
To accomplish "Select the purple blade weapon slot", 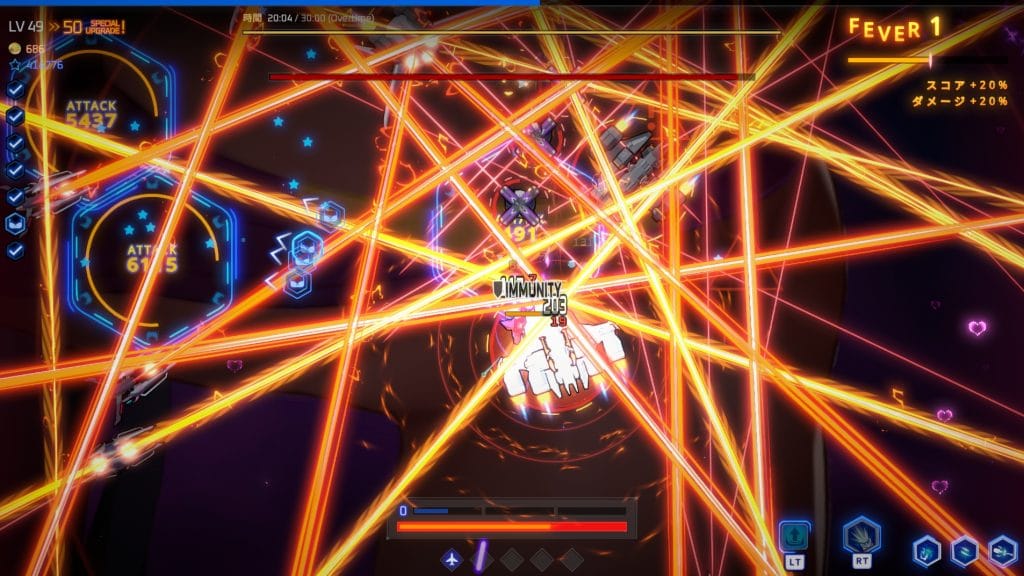I will point(481,558).
